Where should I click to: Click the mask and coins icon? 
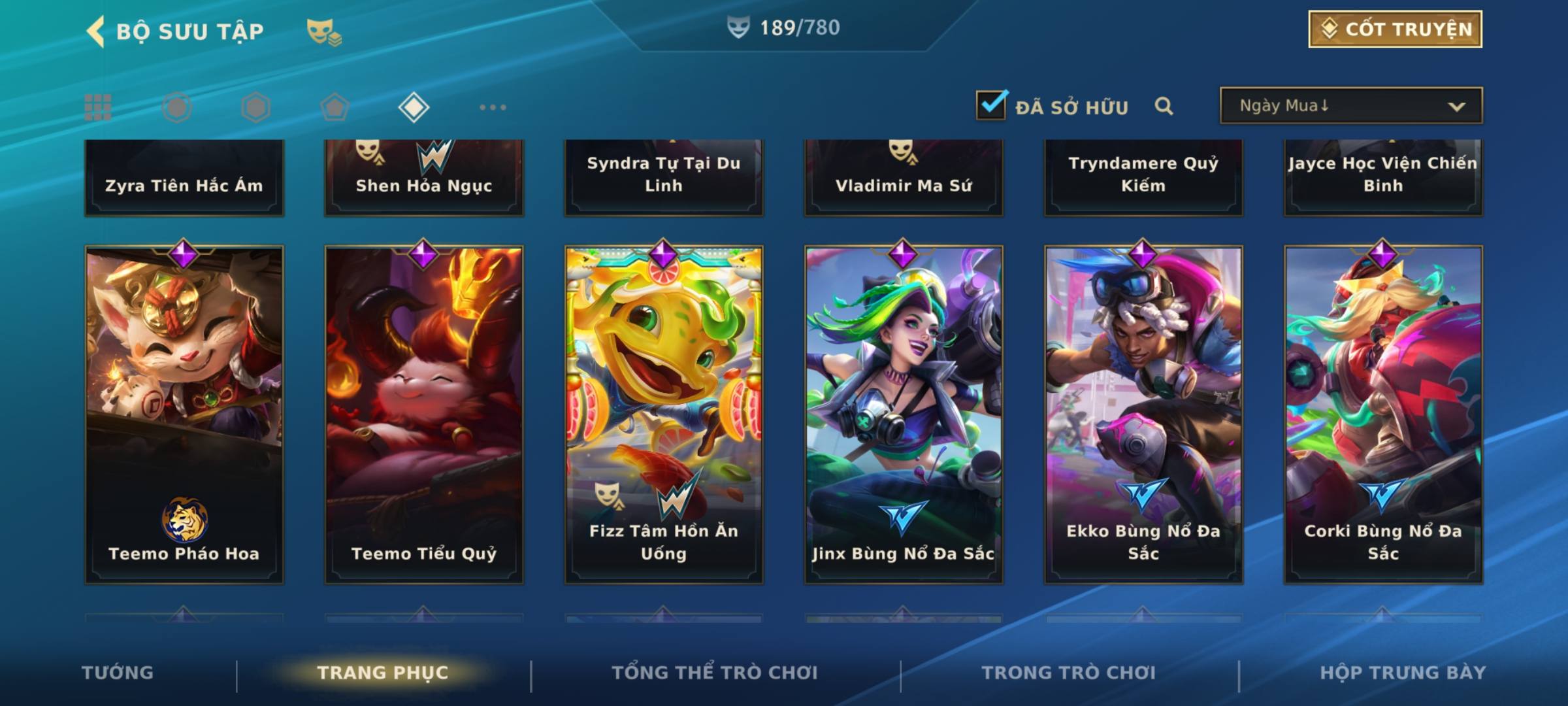tap(323, 31)
